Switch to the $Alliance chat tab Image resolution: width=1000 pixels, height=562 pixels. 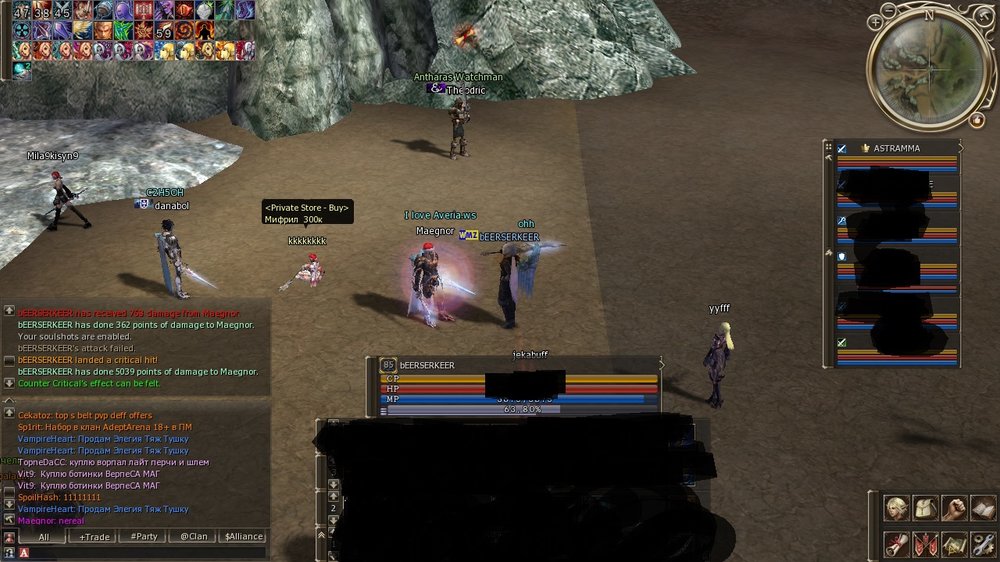click(x=243, y=537)
